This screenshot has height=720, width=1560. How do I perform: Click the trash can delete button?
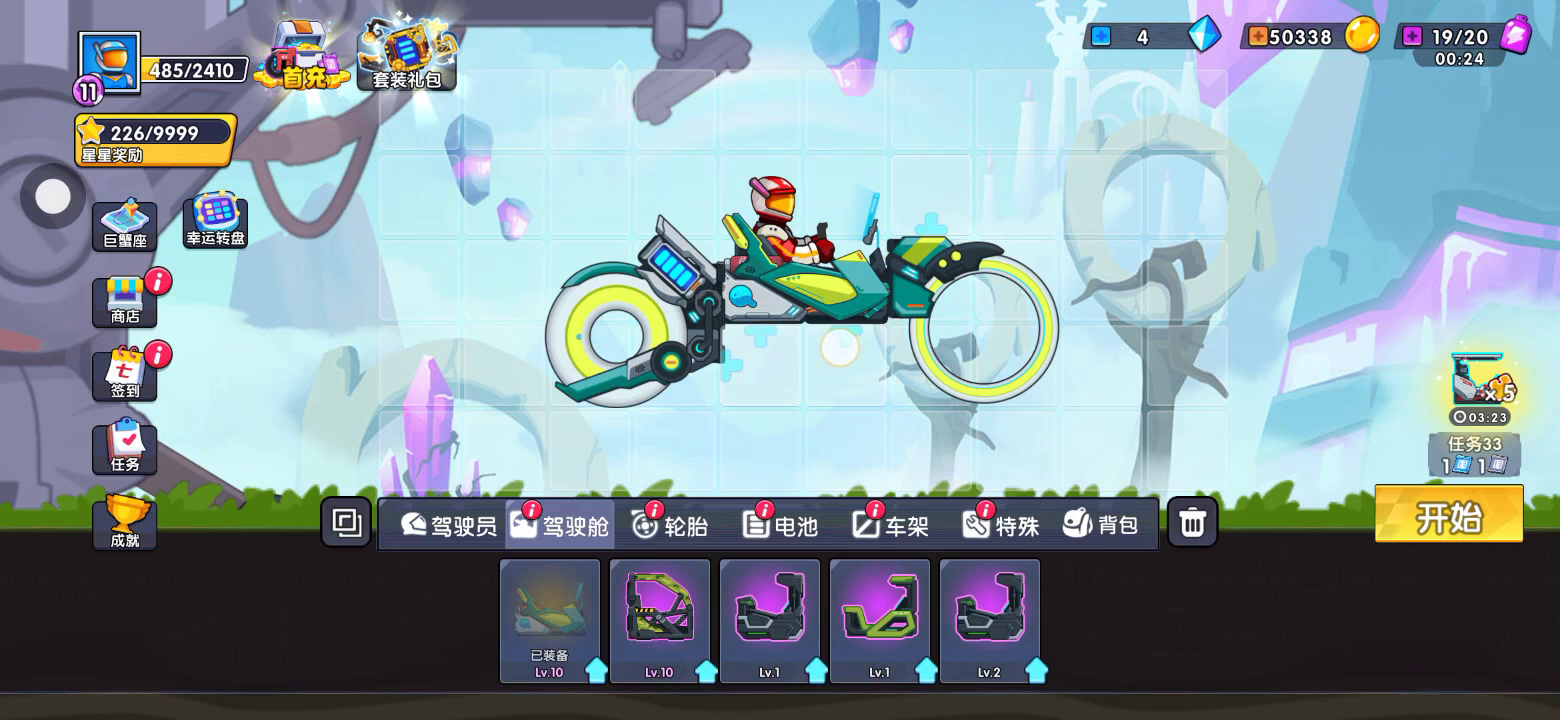[1192, 522]
